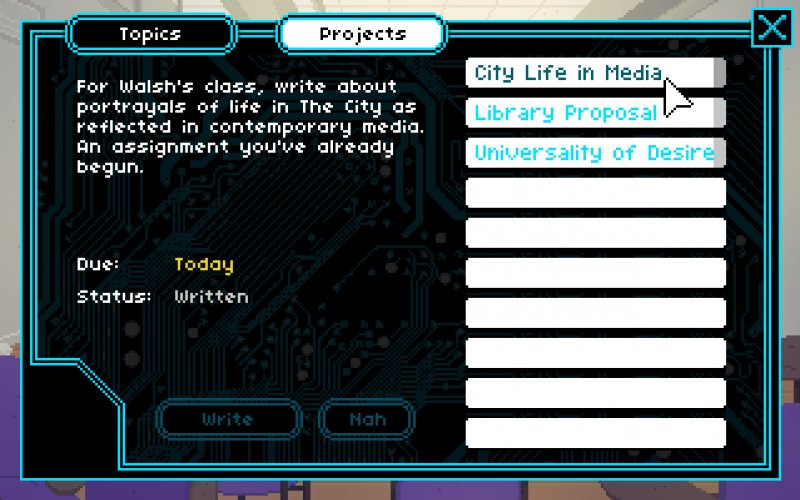Decline with the Nah button

[367, 419]
